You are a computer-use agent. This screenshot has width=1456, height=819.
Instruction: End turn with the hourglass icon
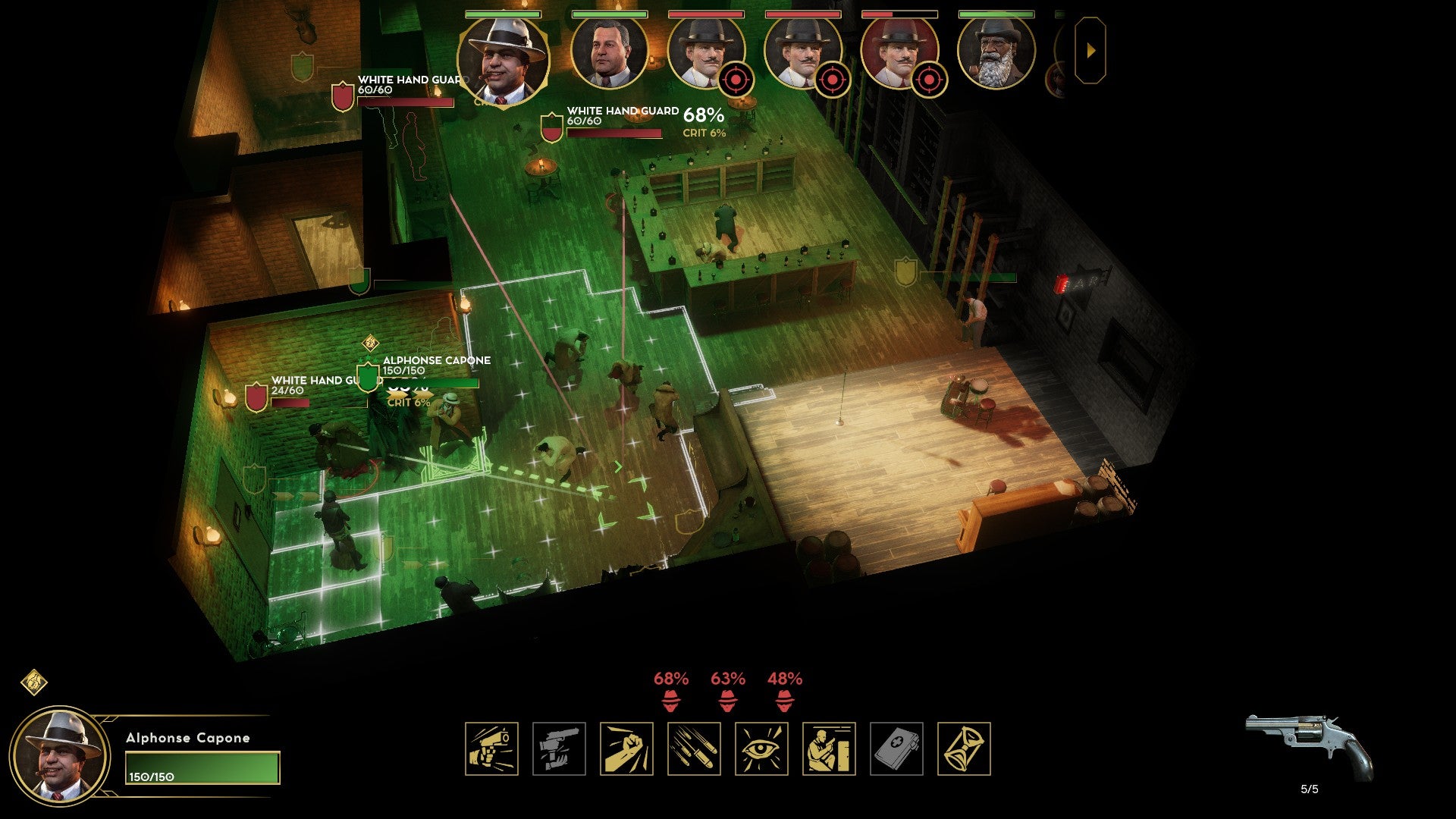click(964, 748)
